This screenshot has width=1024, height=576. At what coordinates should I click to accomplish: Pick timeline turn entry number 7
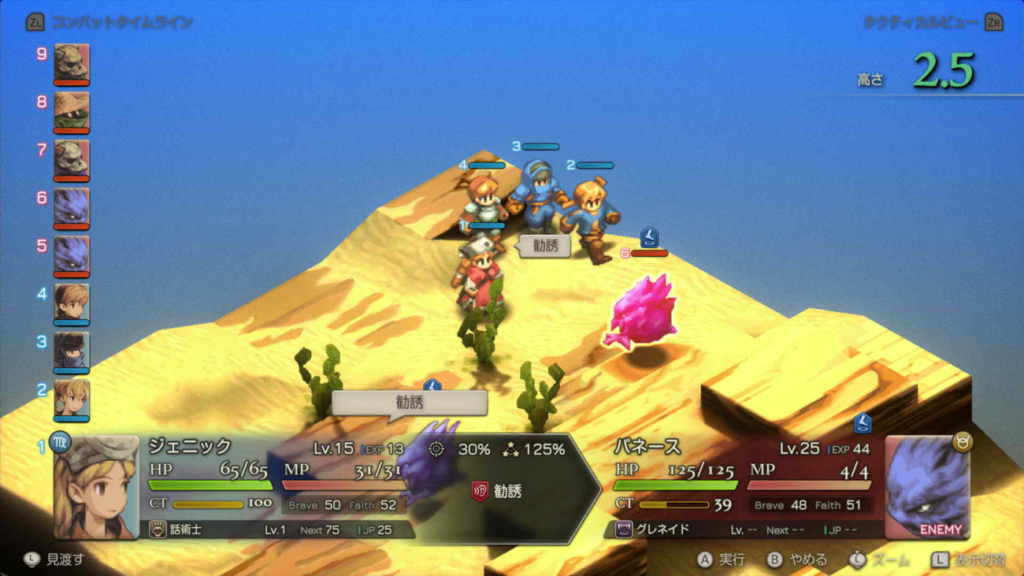point(71,158)
